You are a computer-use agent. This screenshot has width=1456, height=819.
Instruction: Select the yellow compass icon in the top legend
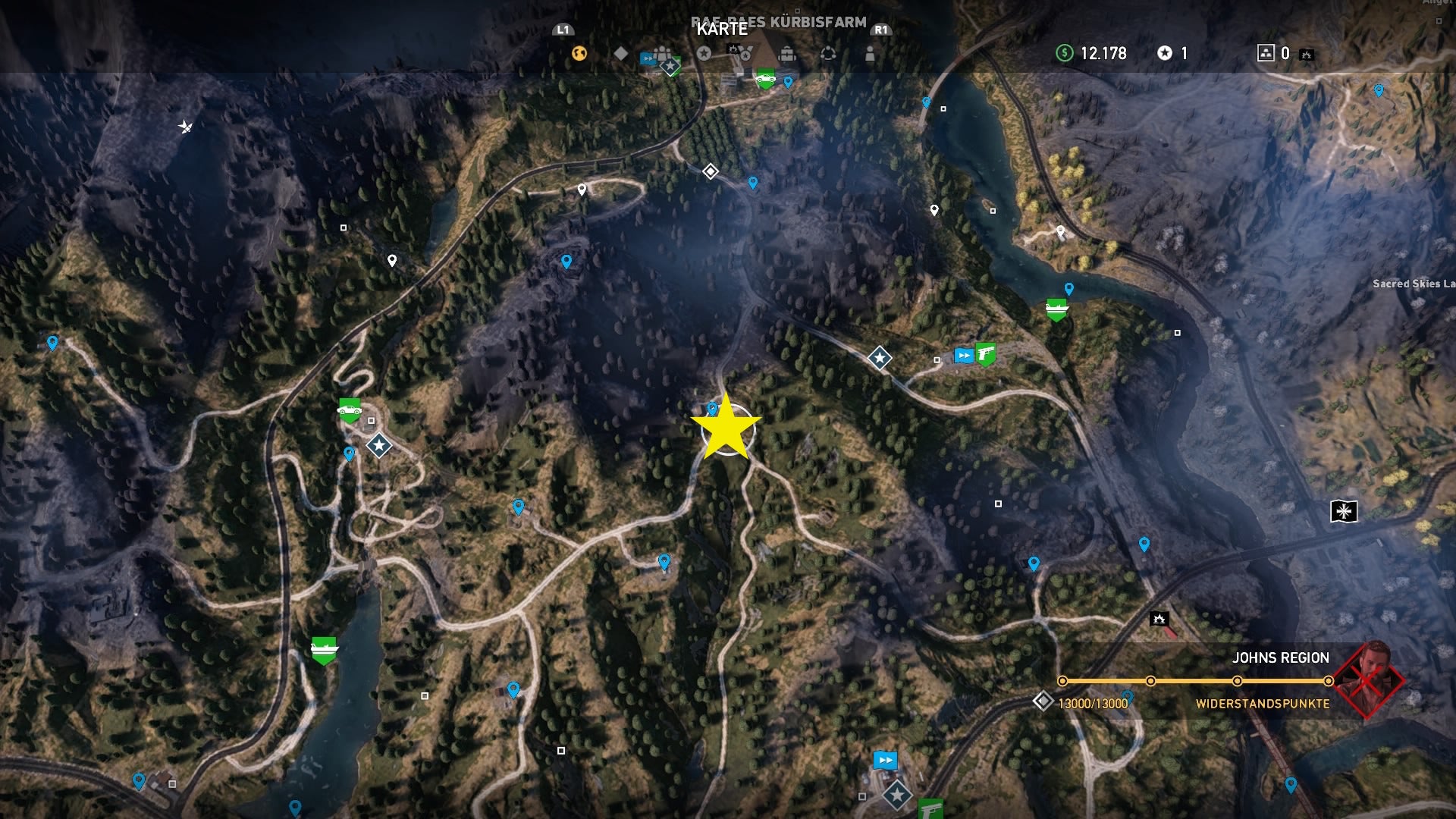(580, 53)
